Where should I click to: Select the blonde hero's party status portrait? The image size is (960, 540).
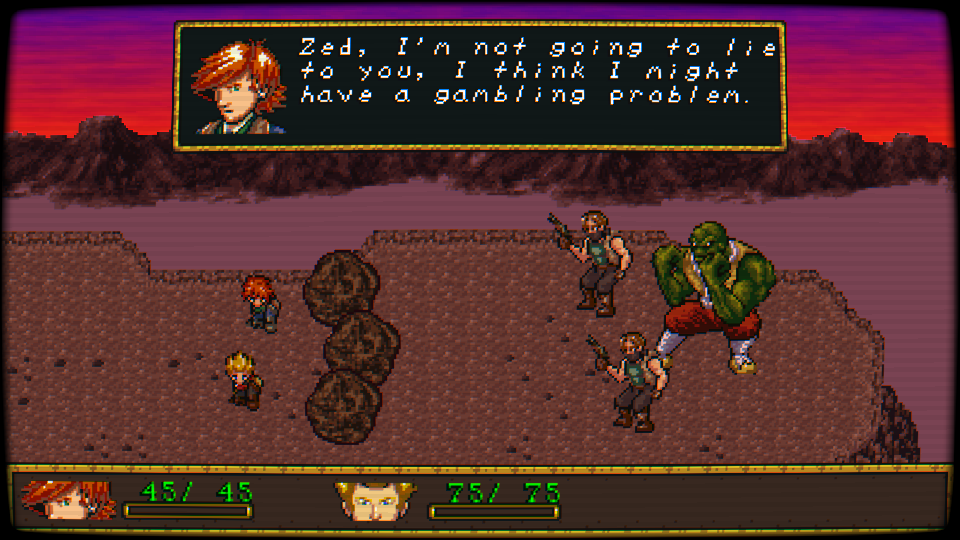point(375,499)
